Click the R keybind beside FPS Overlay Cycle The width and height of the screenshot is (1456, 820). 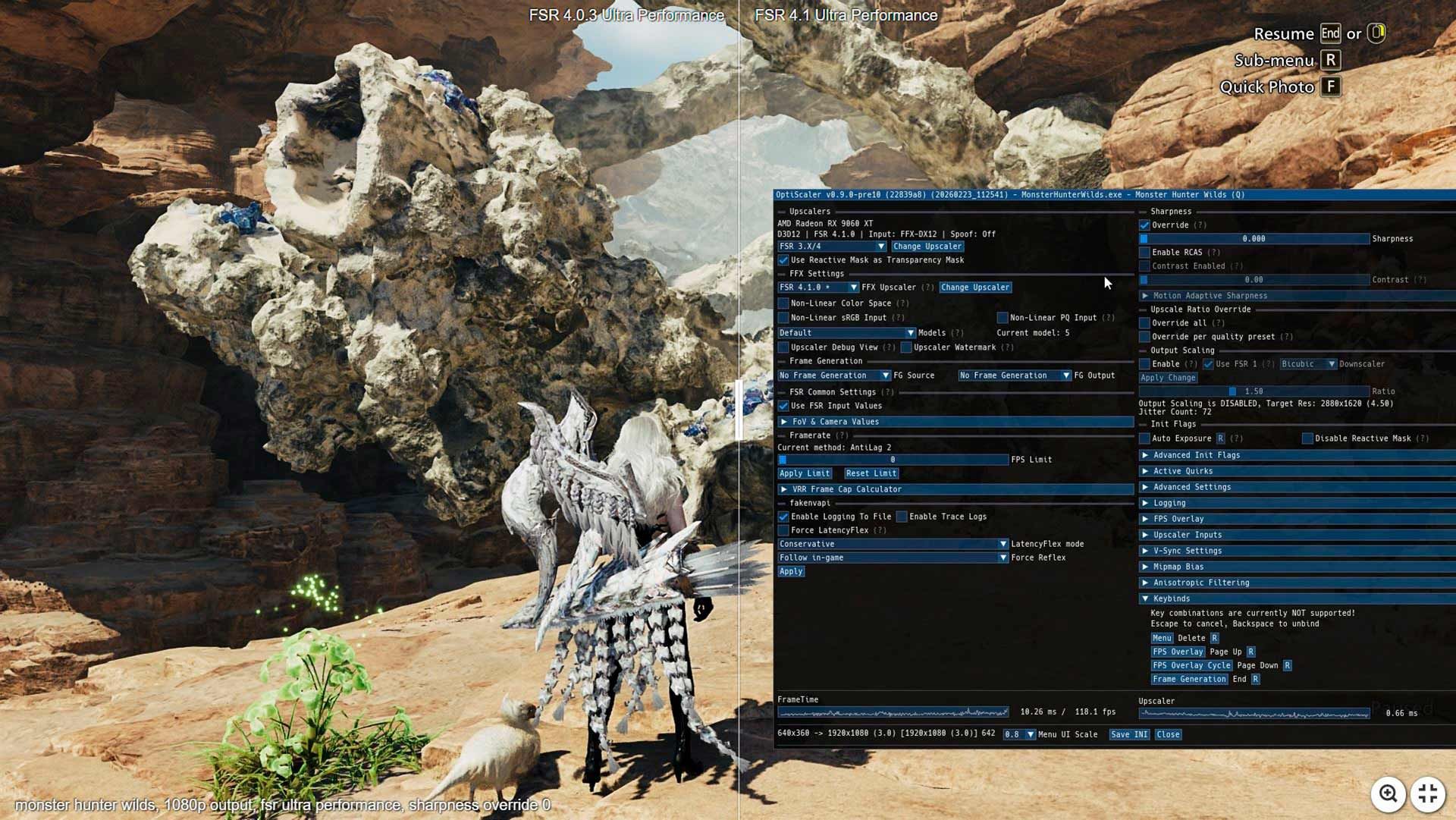[1288, 665]
